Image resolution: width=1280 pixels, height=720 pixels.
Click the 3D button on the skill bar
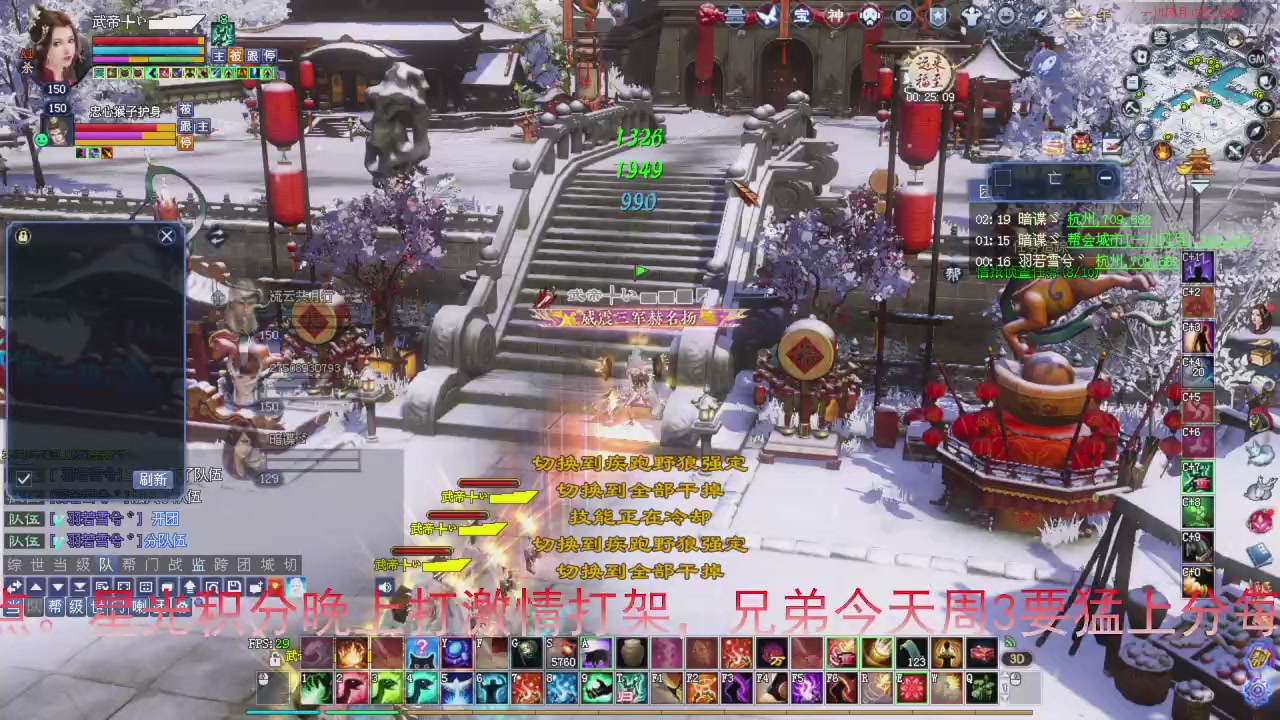[1018, 658]
